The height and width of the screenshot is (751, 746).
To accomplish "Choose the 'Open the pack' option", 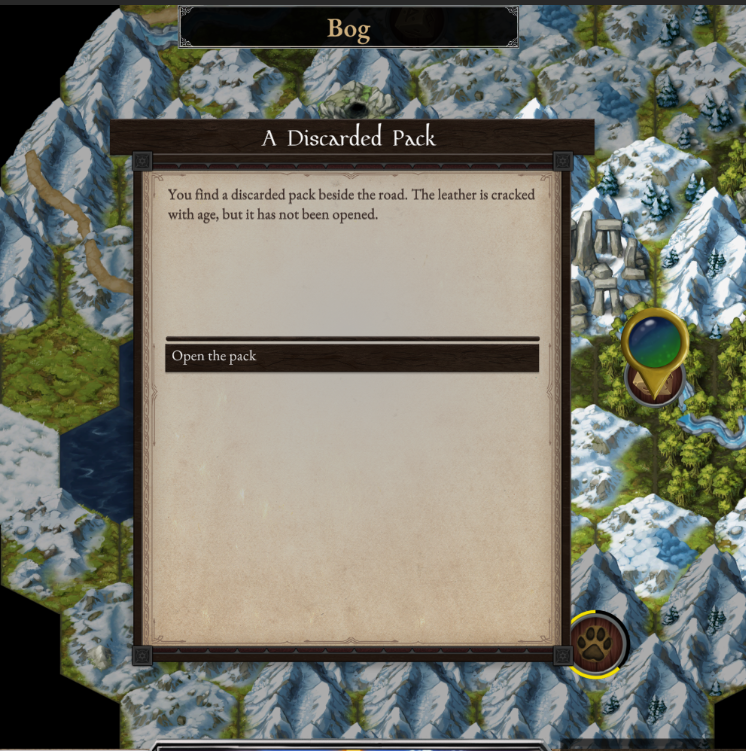I will pyautogui.click(x=351, y=357).
